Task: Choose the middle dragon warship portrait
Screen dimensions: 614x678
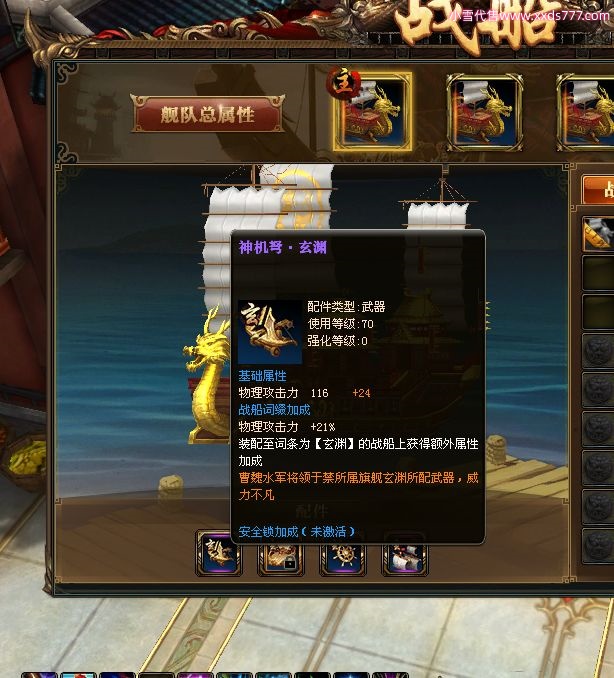Action: [485, 112]
